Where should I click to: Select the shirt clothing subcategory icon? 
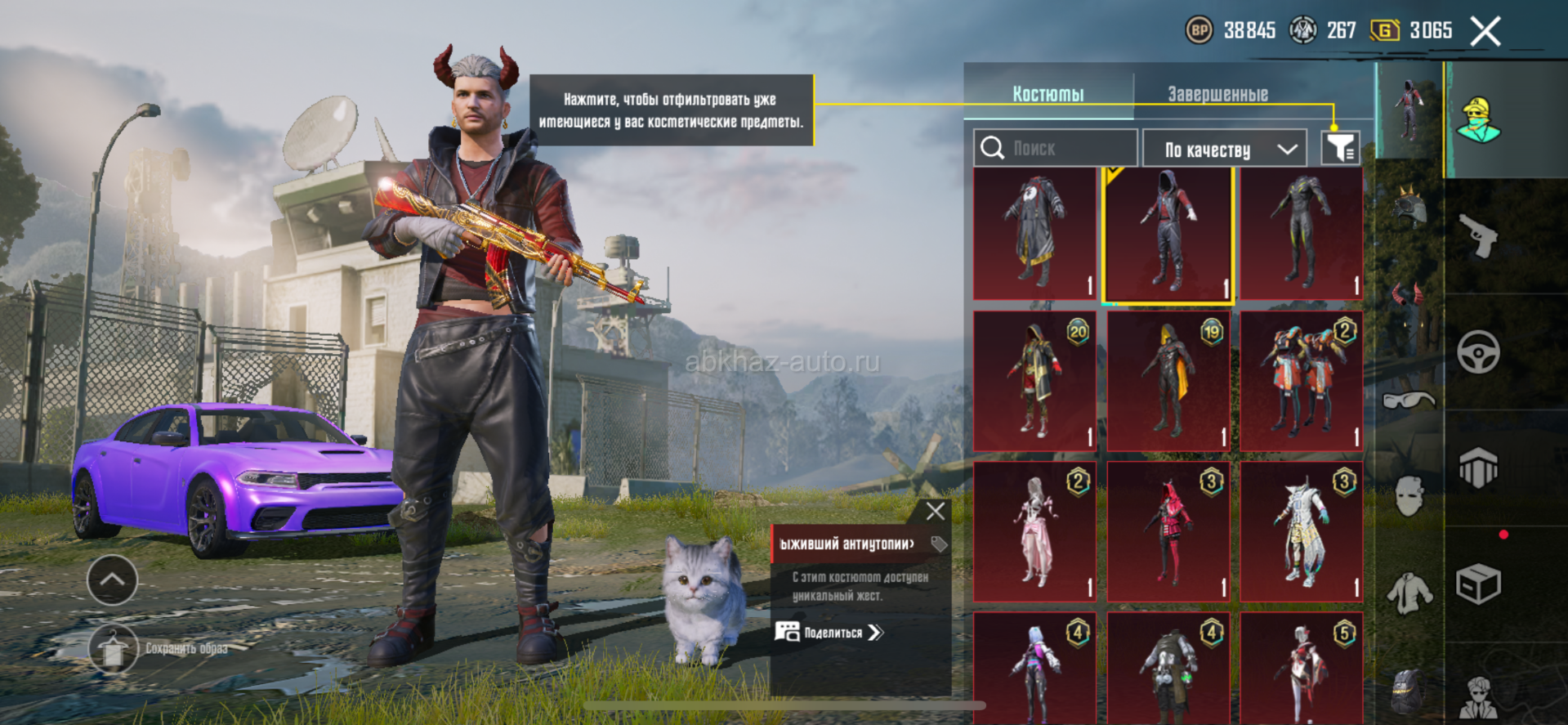(1409, 592)
